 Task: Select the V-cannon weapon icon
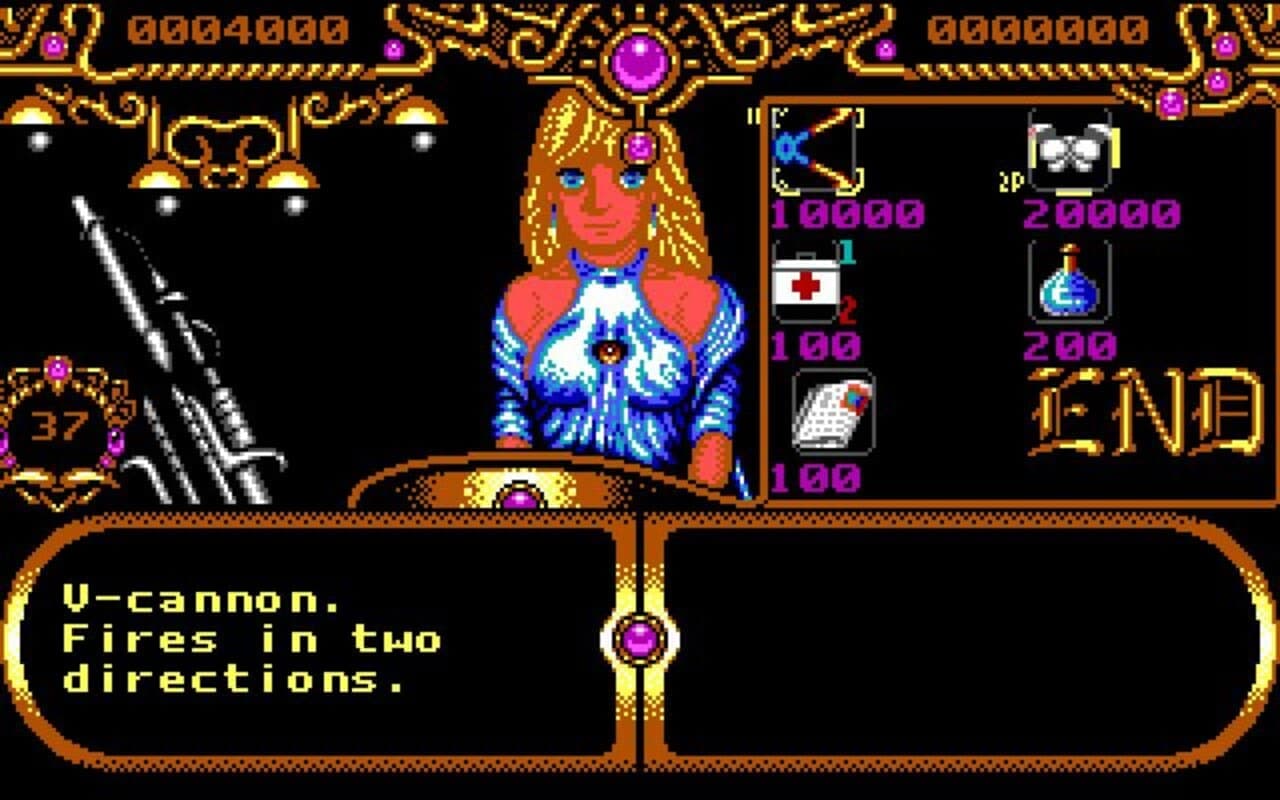click(x=818, y=152)
